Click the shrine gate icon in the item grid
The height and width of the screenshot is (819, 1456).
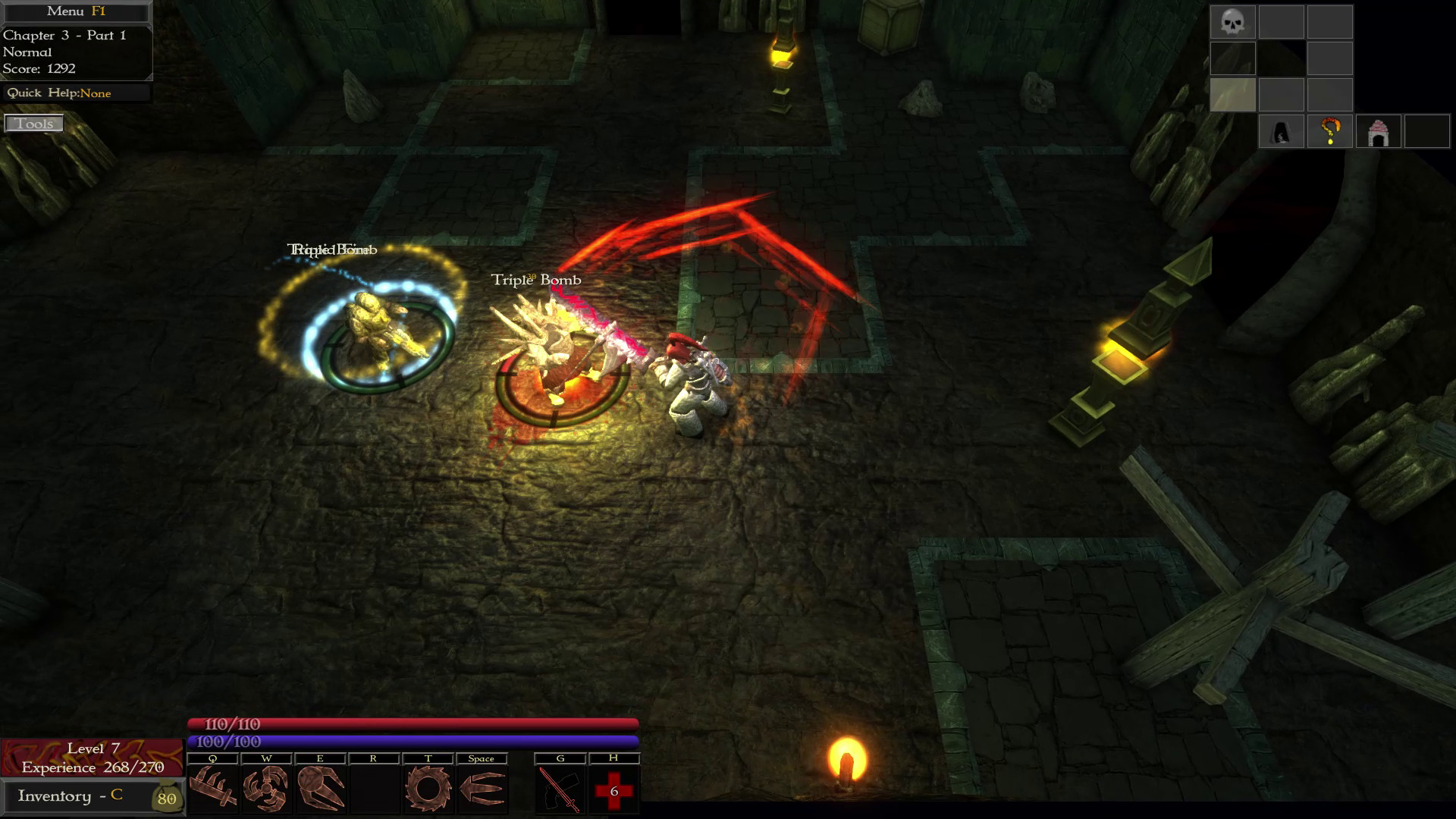(x=1379, y=133)
